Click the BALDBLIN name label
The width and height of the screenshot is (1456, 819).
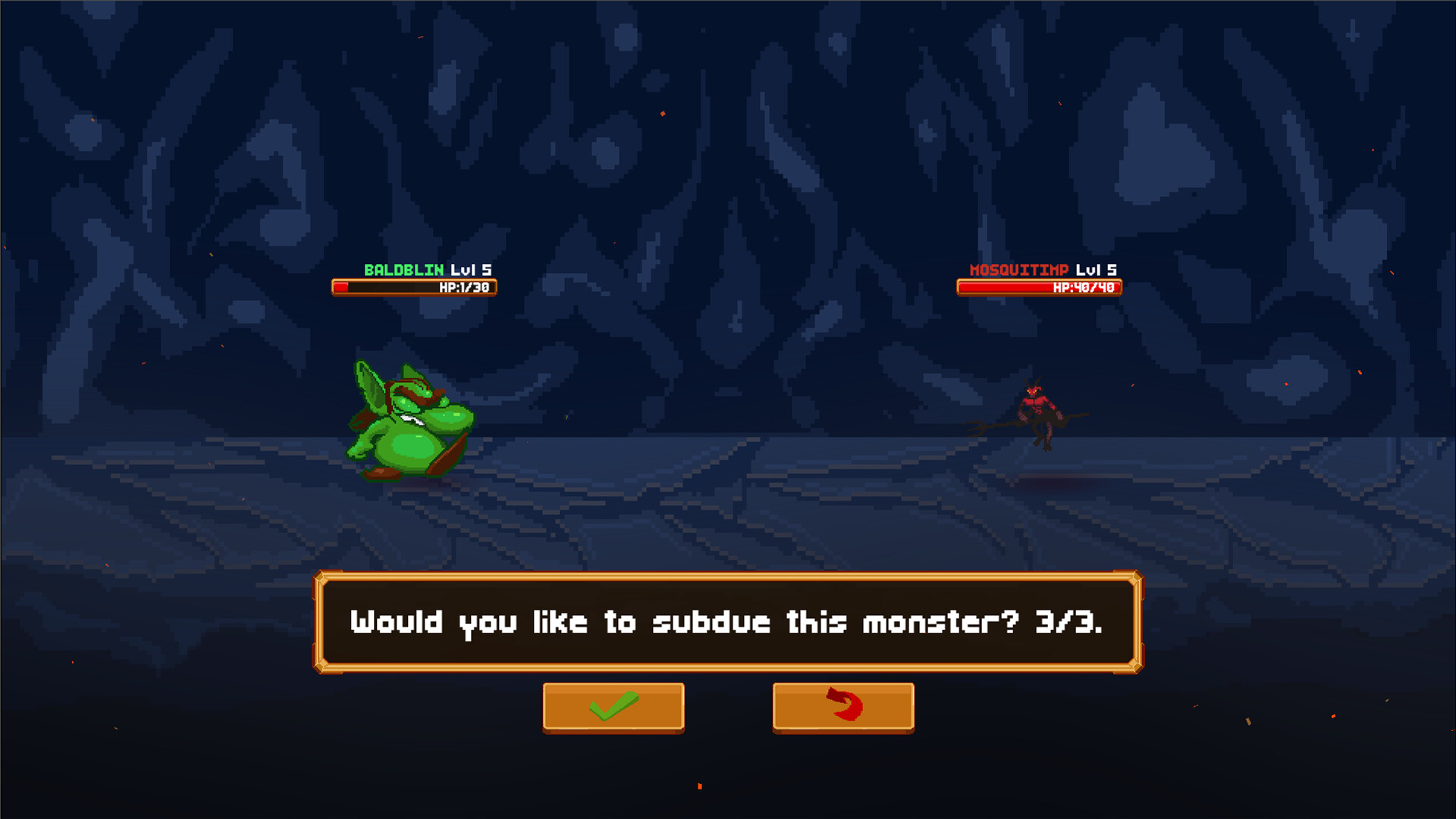point(404,268)
